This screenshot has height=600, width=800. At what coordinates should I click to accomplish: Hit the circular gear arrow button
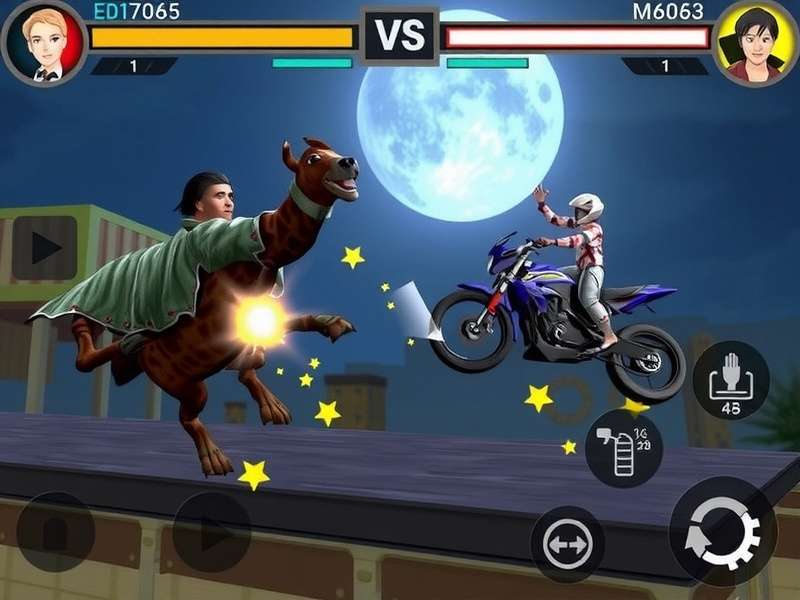[x=723, y=531]
